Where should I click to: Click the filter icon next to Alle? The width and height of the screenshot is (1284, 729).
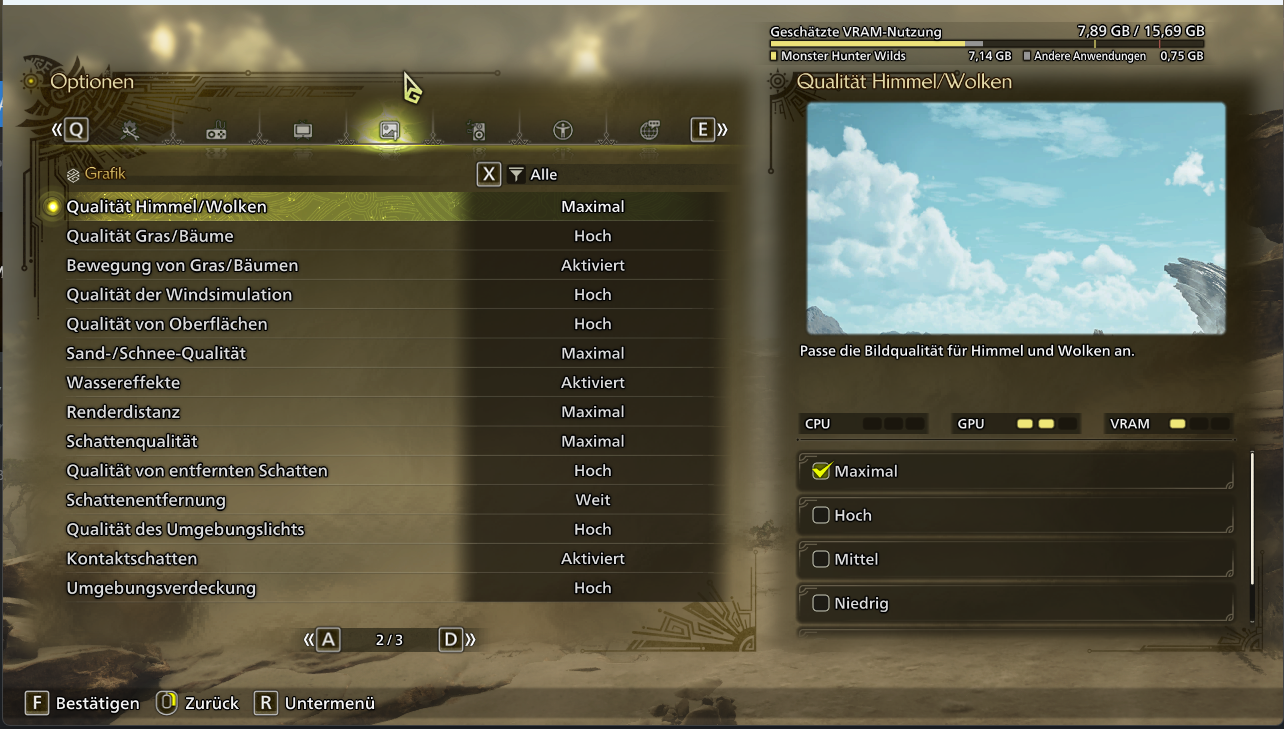516,174
